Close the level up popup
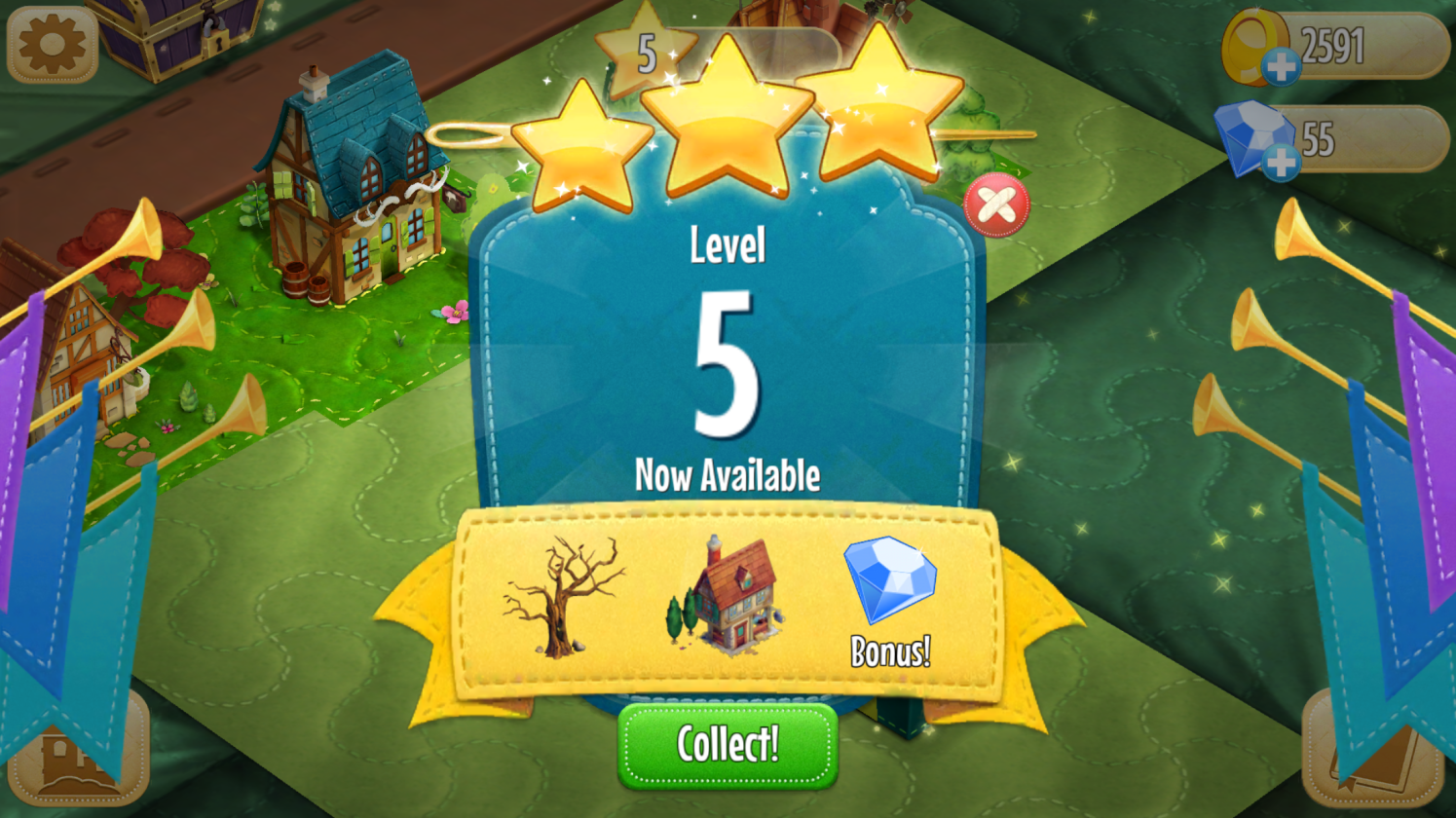The height and width of the screenshot is (818, 1456). (x=996, y=205)
